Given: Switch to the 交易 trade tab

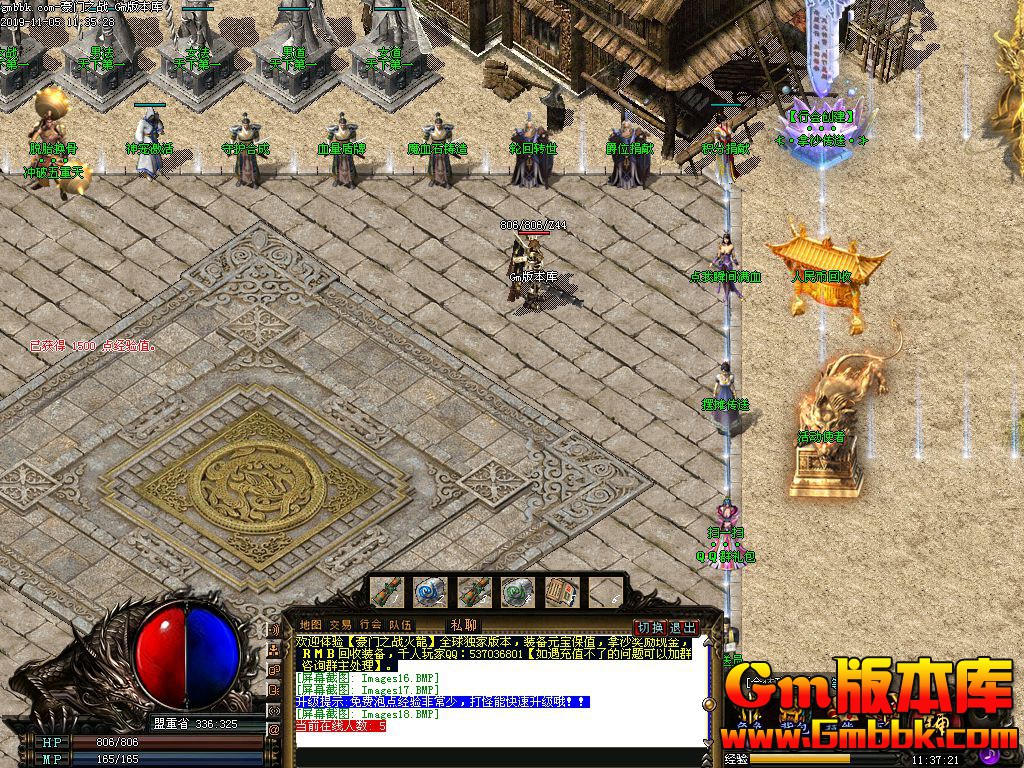Looking at the screenshot, I should pos(340,625).
